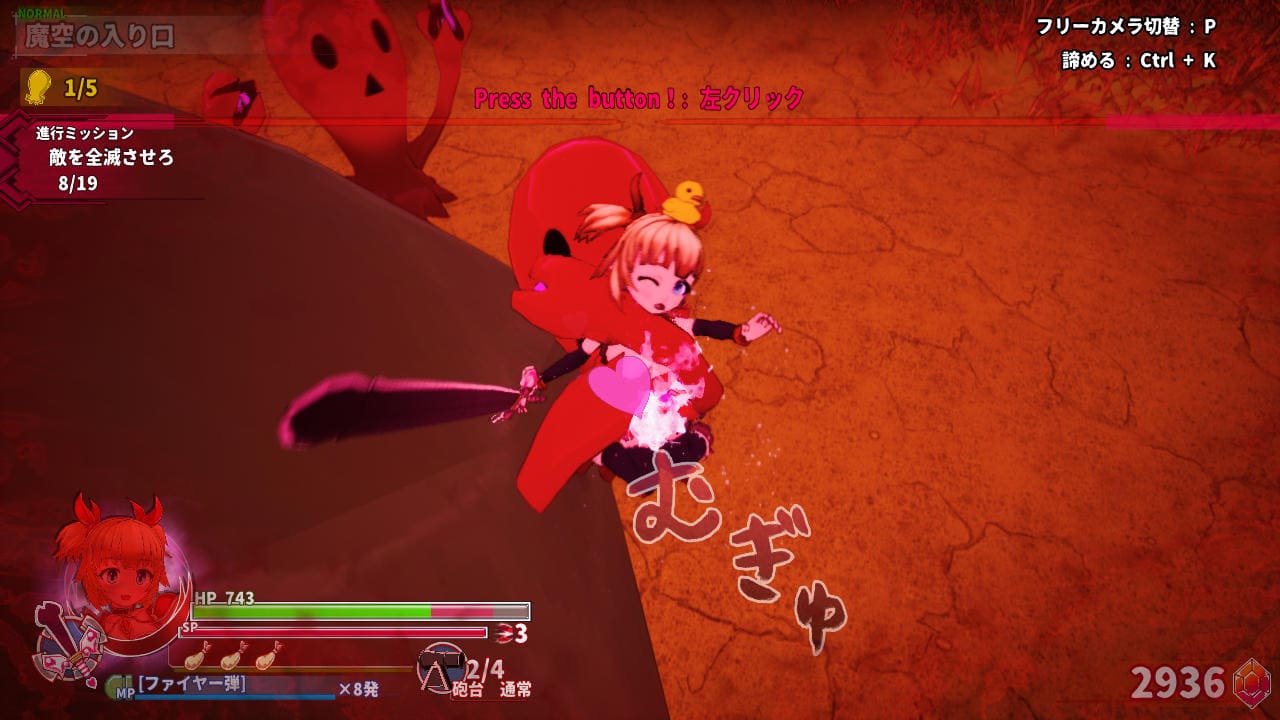Screen dimensions: 1280x720
Task: Choose the ファイヤー弾 skill label
Action: 192,685
